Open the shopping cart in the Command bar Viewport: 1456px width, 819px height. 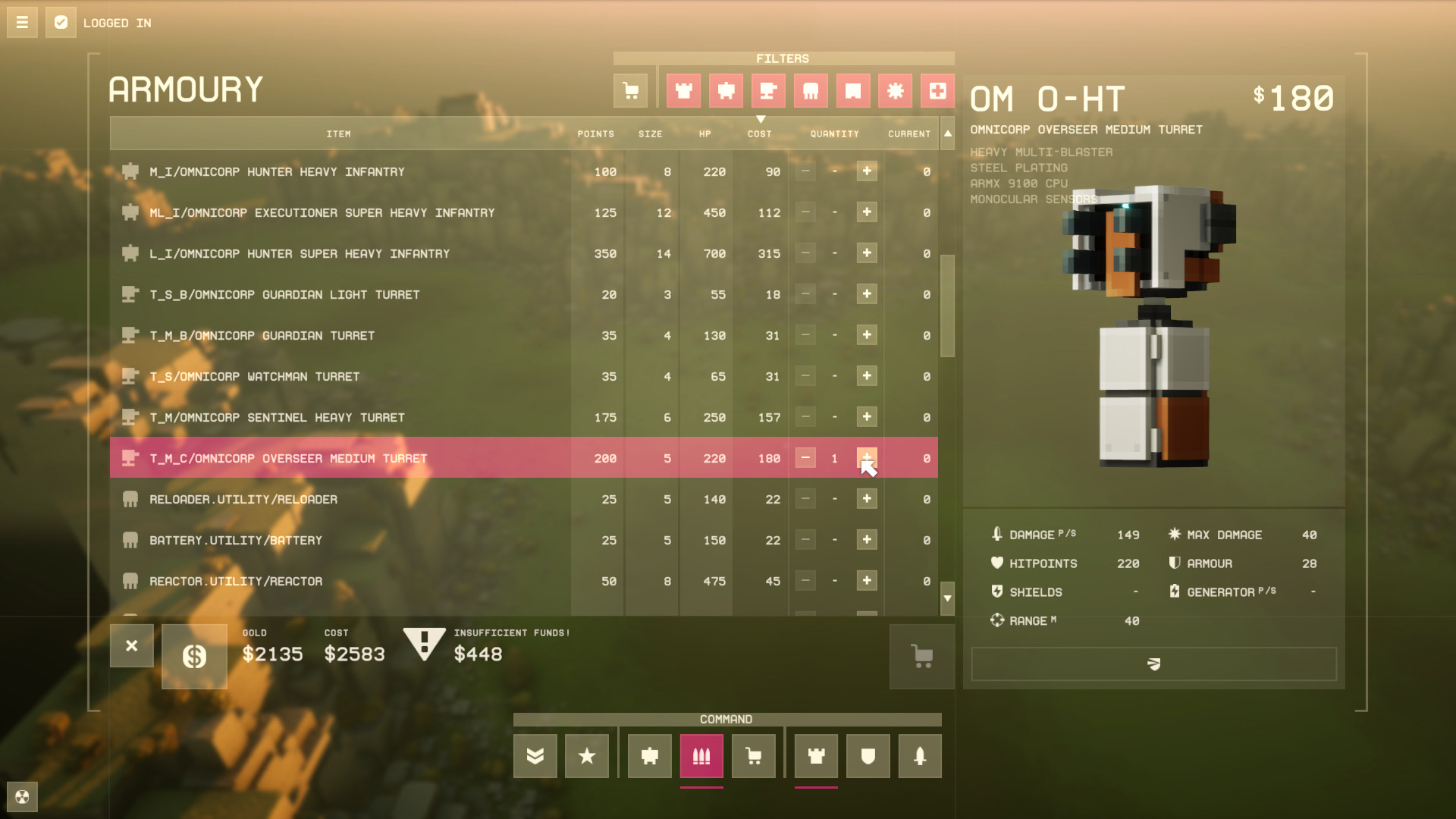(753, 755)
